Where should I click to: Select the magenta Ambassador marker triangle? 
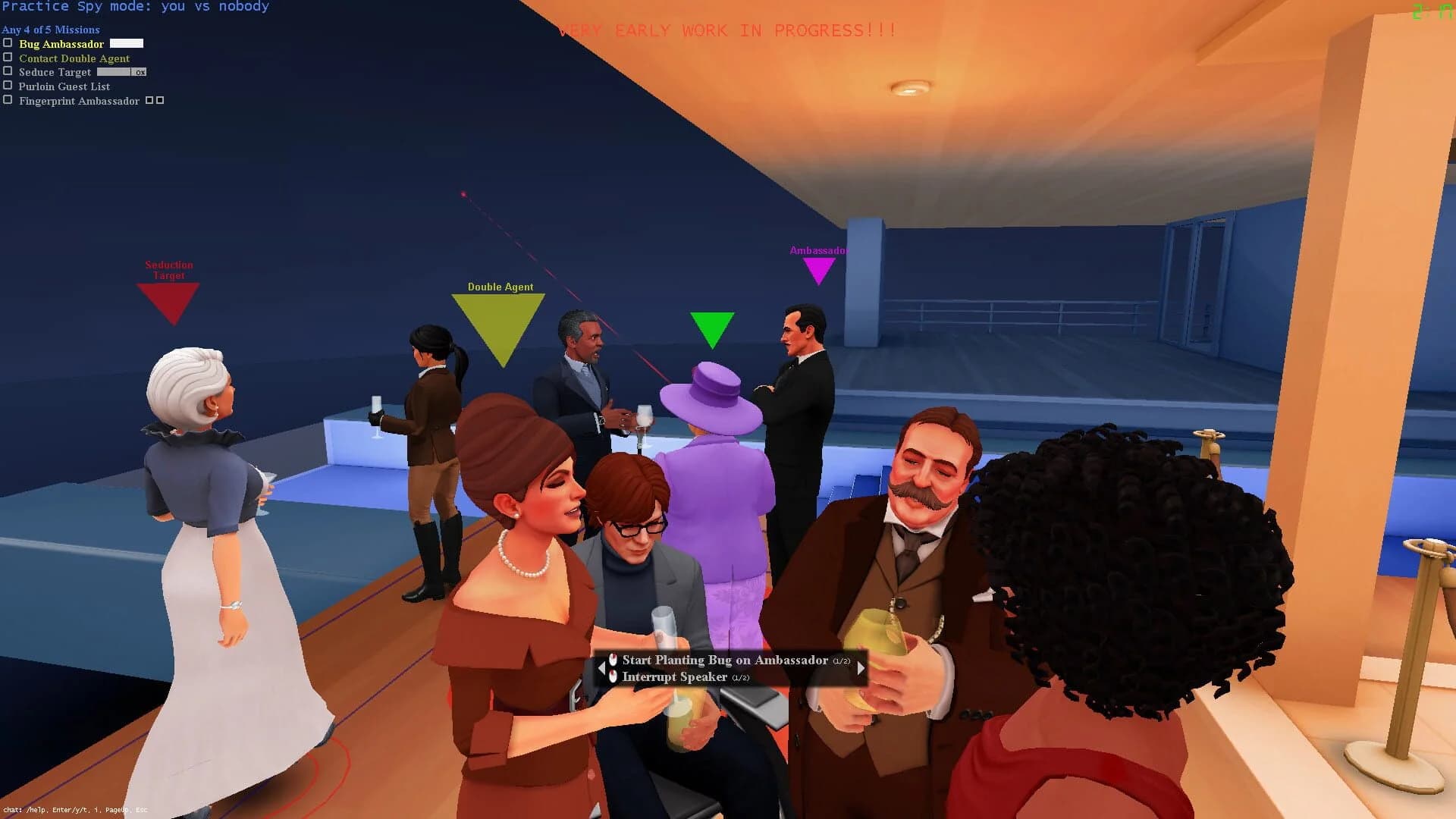[x=819, y=265]
